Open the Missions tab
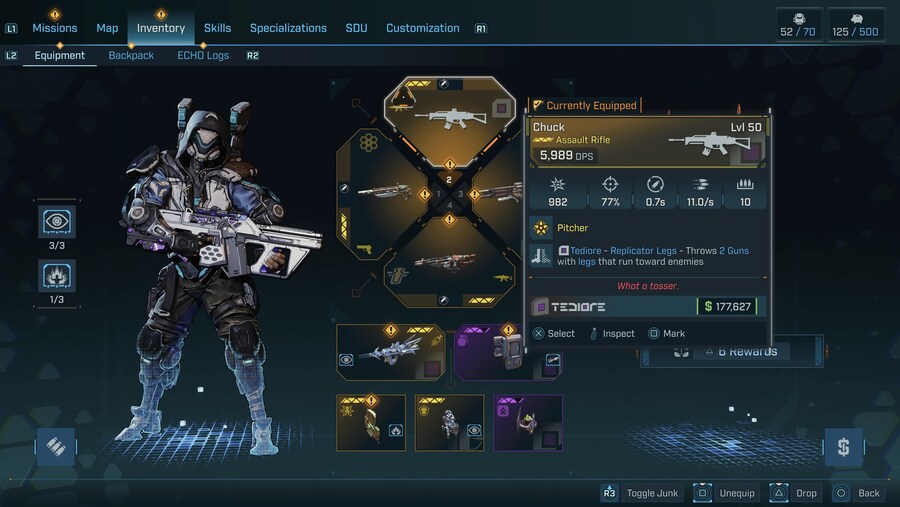 coord(54,28)
